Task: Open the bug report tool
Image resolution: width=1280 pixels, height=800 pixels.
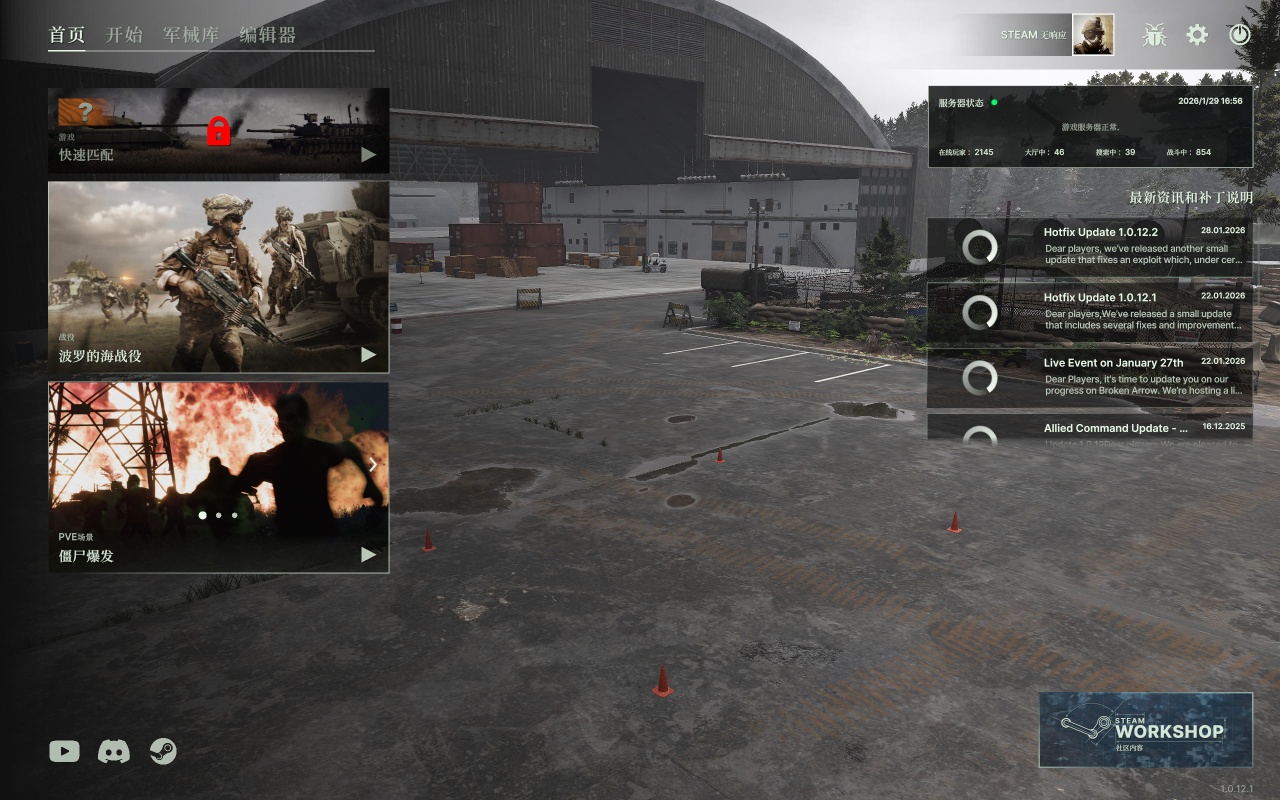Action: tap(1155, 34)
